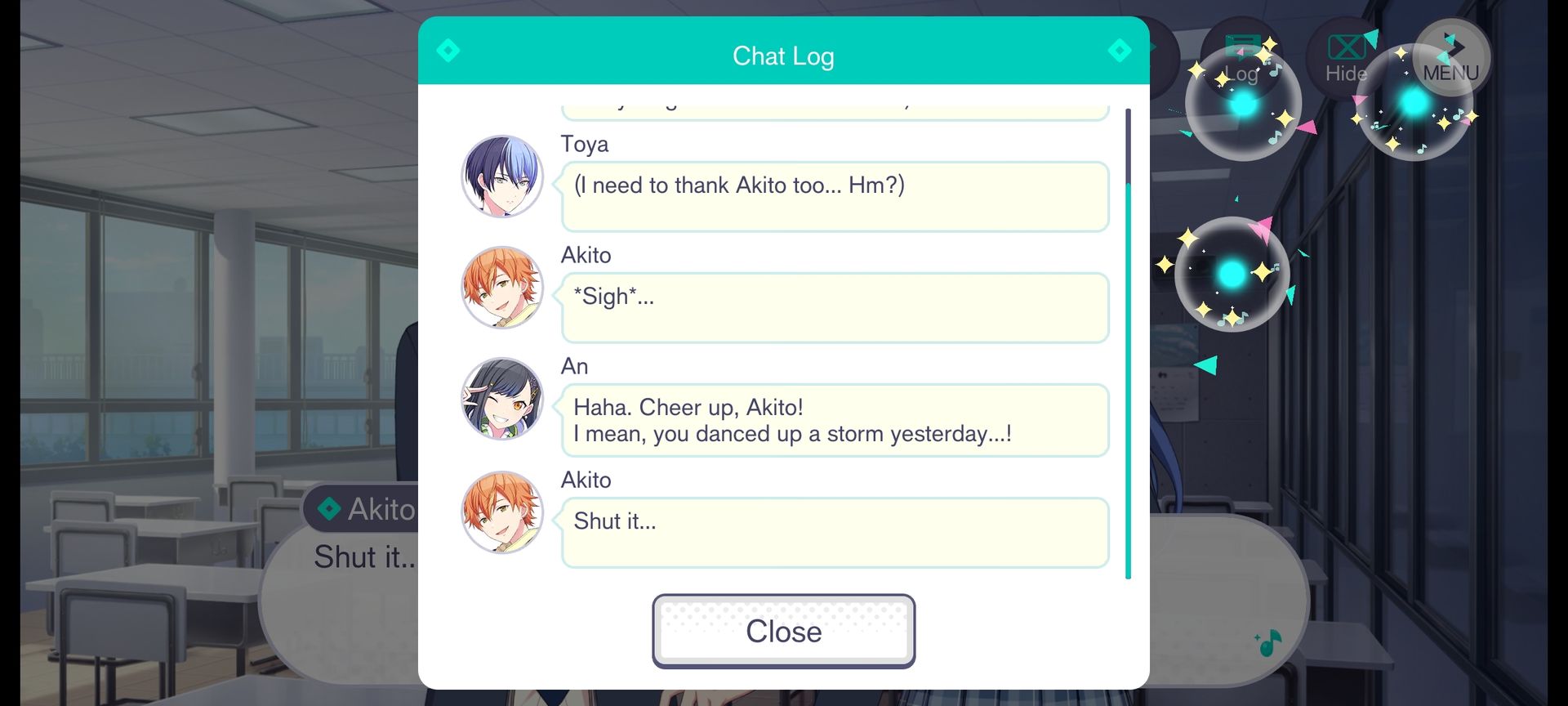Select Akito's "*Sigh*..." log entry
Screen dimensions: 1568x706
834,307
